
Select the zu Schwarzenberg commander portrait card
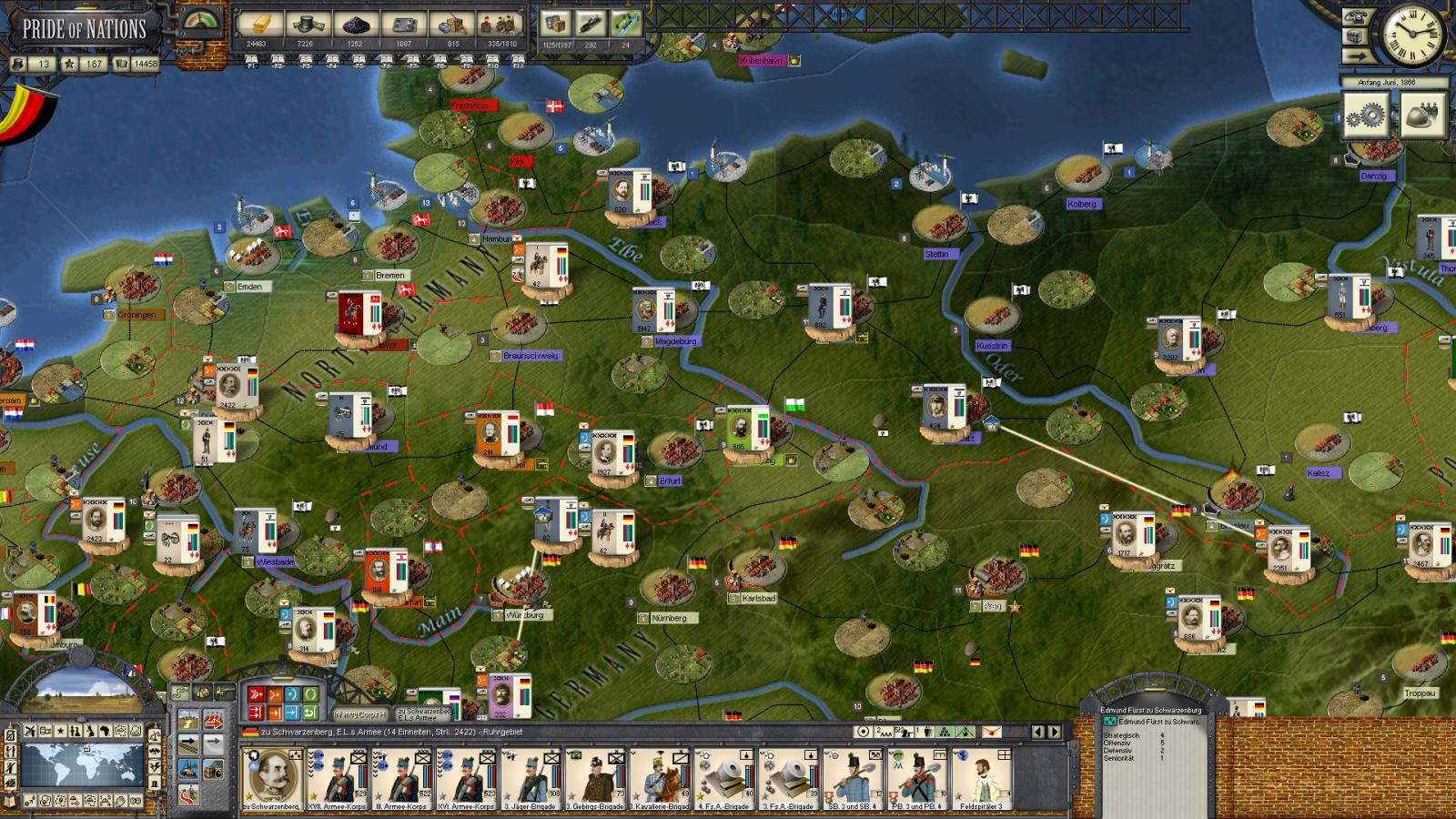272,778
